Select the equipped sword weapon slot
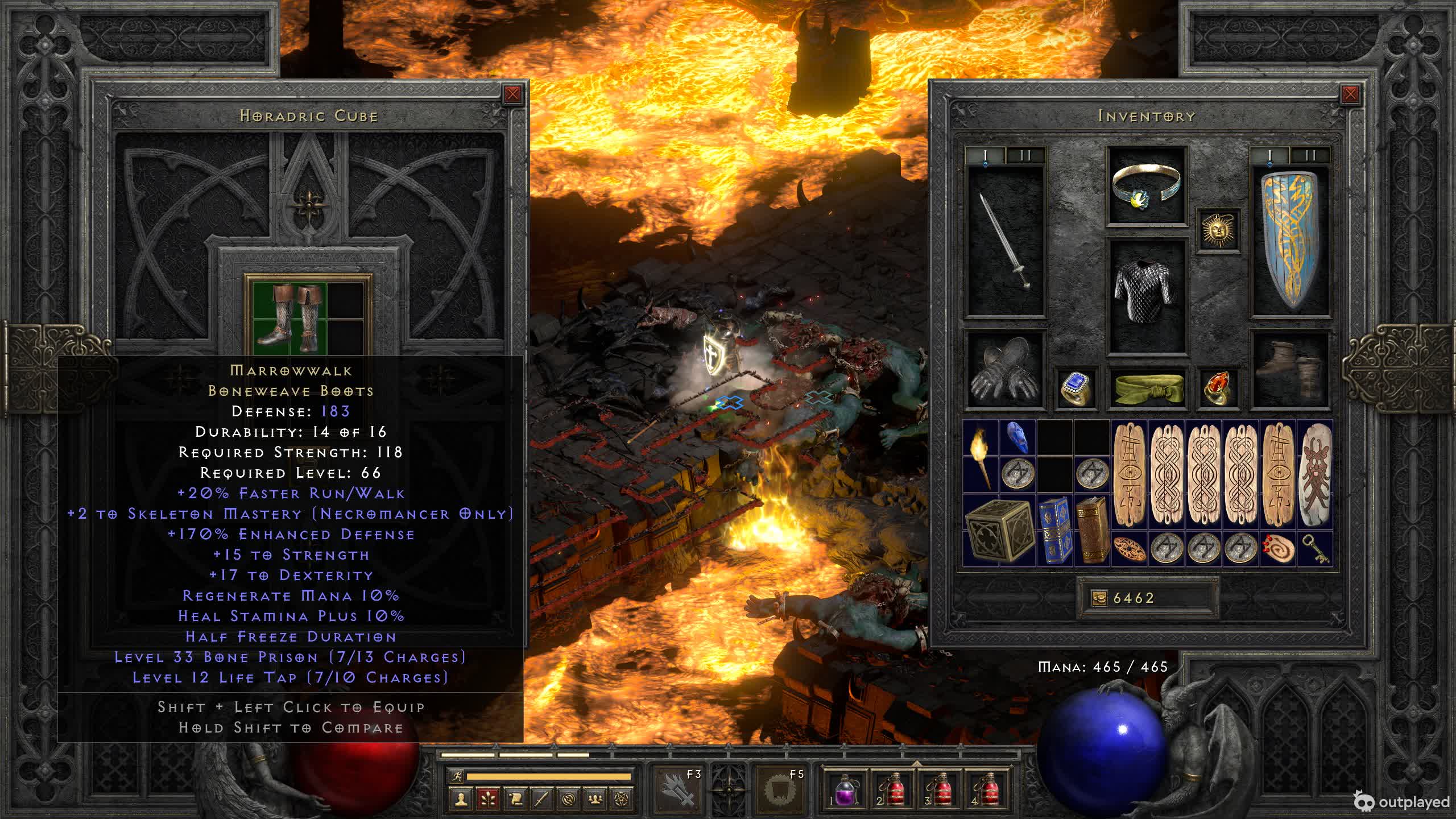The height and width of the screenshot is (819, 1456). click(x=1006, y=240)
